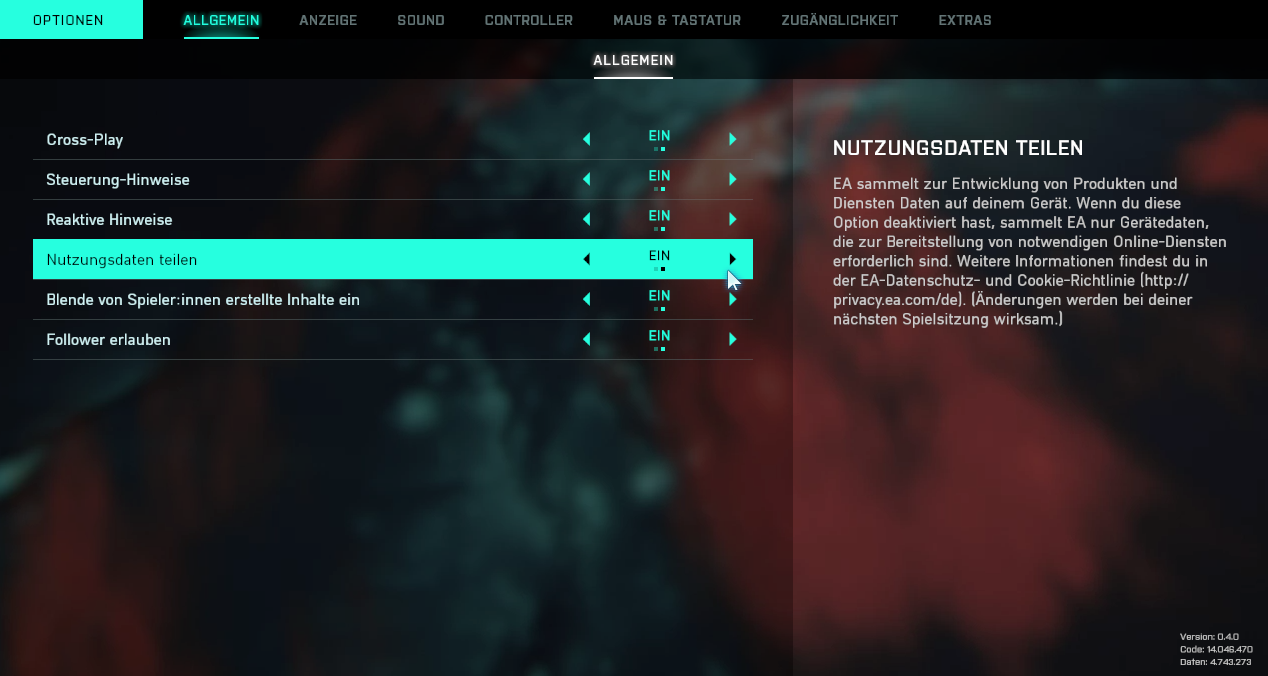
Task: Open the Zugänglichkeit tab
Action: click(x=839, y=20)
